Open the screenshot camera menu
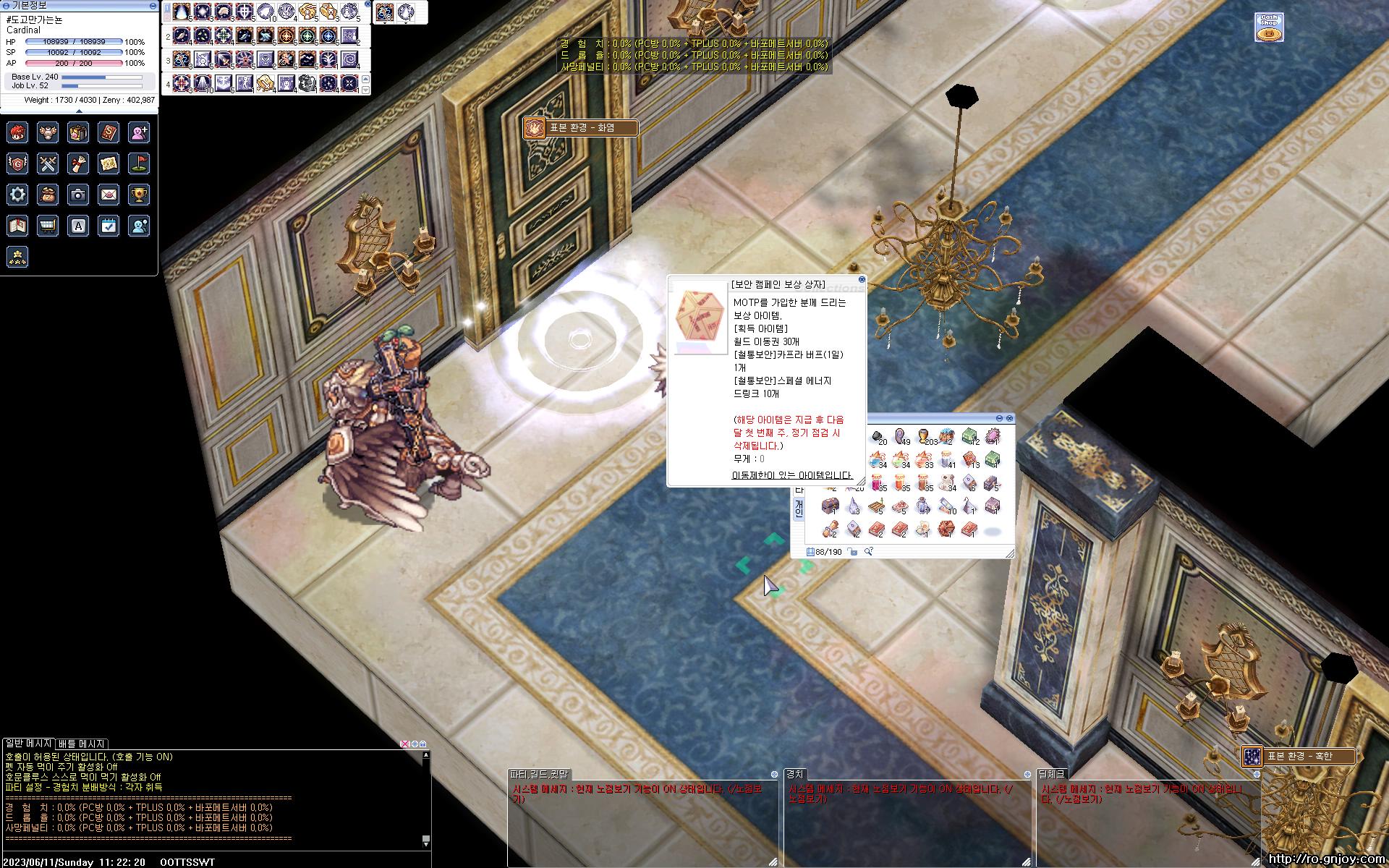This screenshot has width=1389, height=868. tap(78, 194)
